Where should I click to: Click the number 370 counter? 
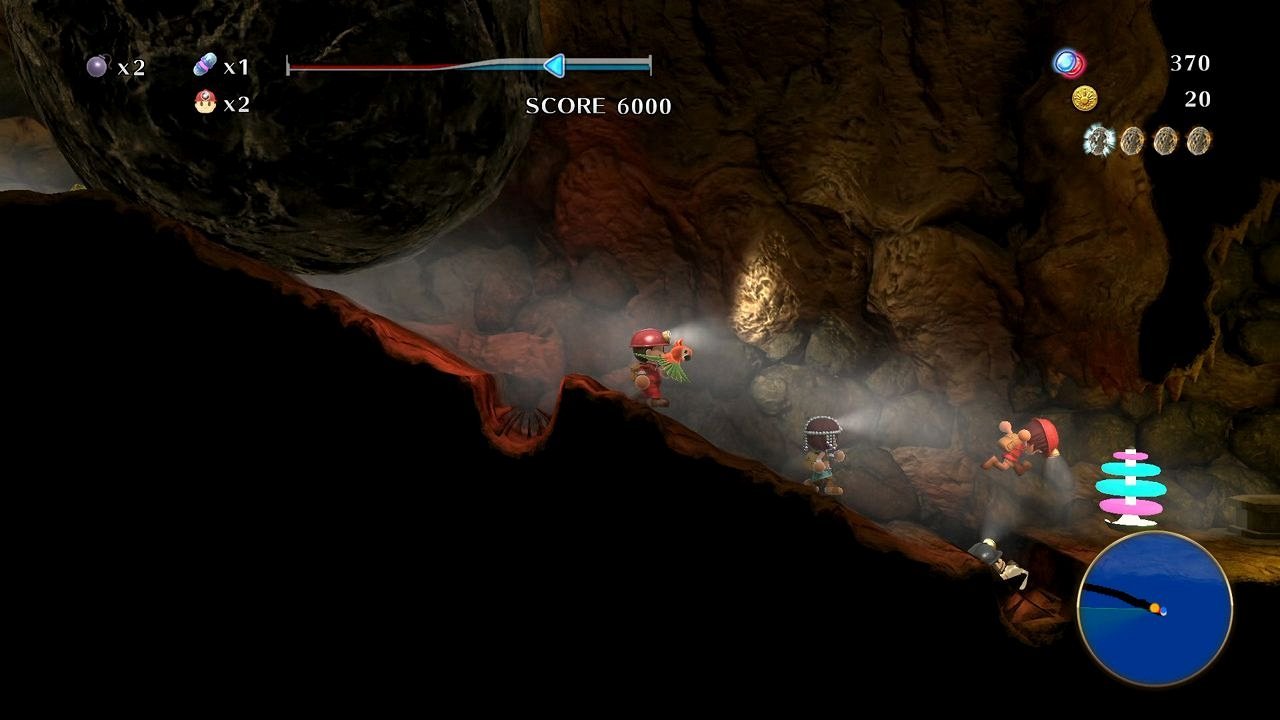click(x=1191, y=63)
